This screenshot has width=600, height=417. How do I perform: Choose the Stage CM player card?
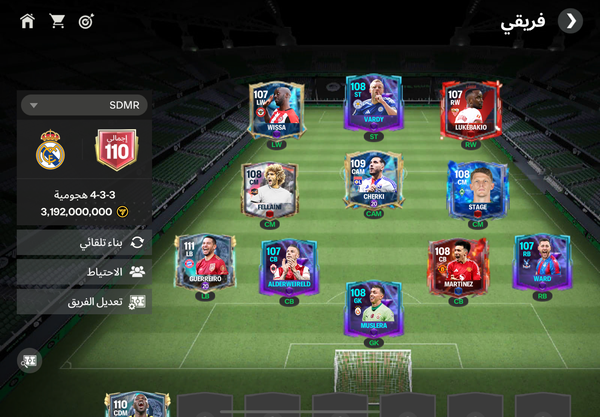(477, 190)
